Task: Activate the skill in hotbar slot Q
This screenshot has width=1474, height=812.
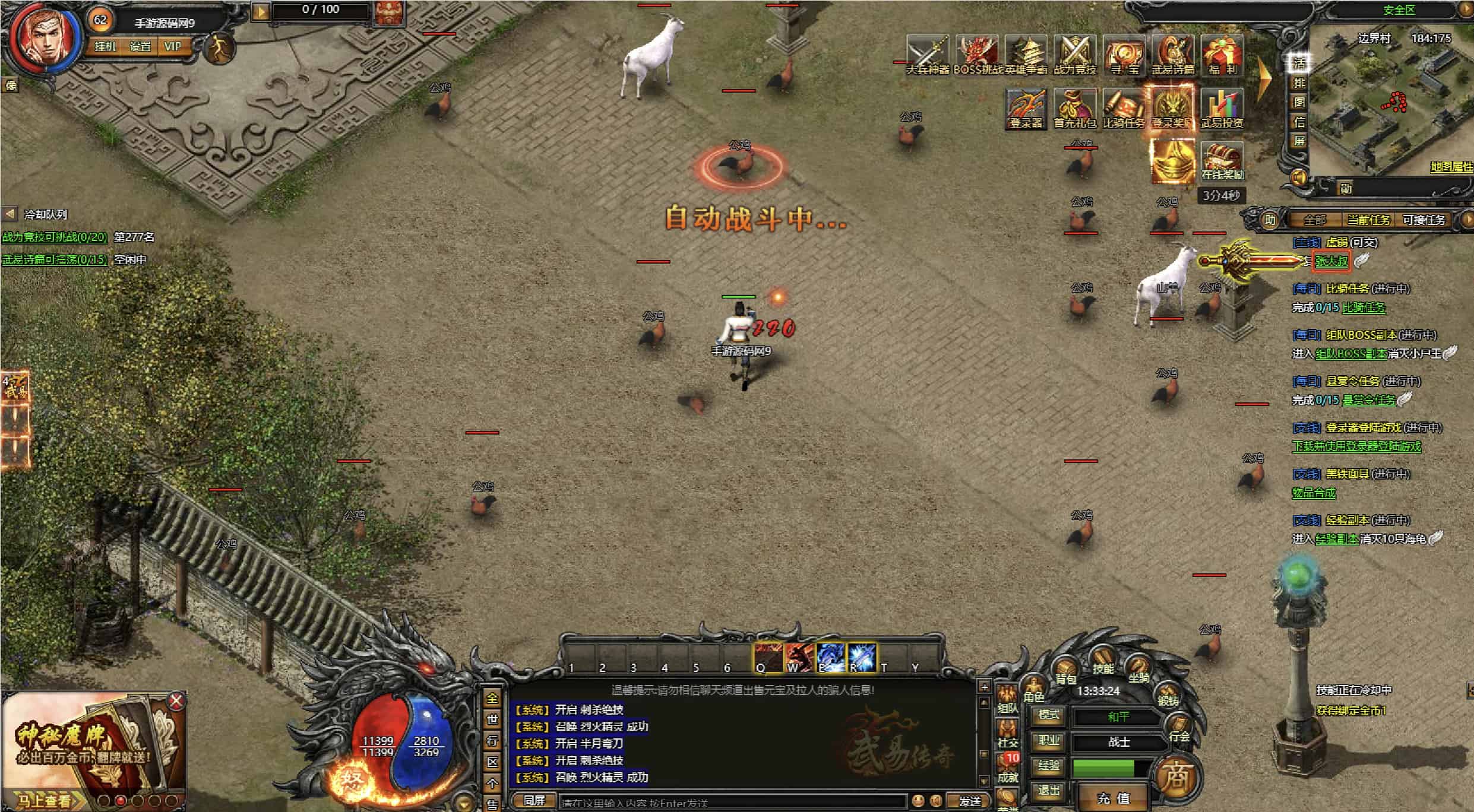Action: [767, 658]
